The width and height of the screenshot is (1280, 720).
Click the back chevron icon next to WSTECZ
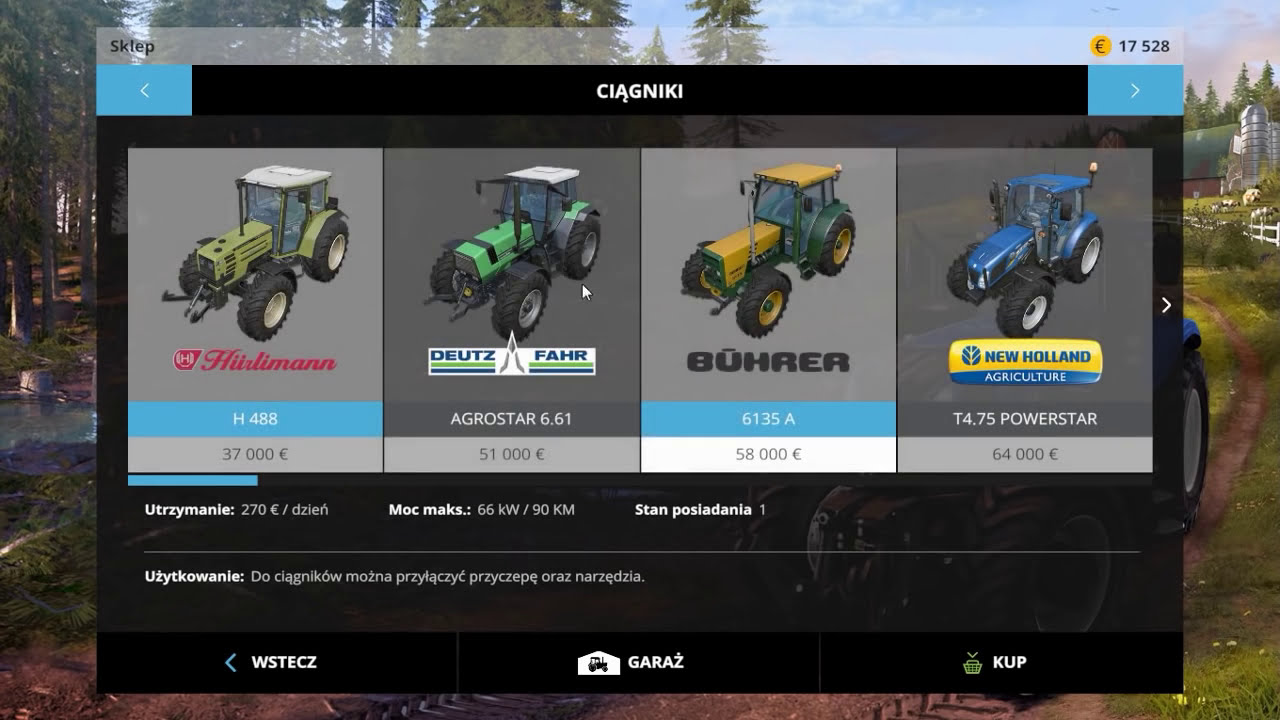pos(230,662)
